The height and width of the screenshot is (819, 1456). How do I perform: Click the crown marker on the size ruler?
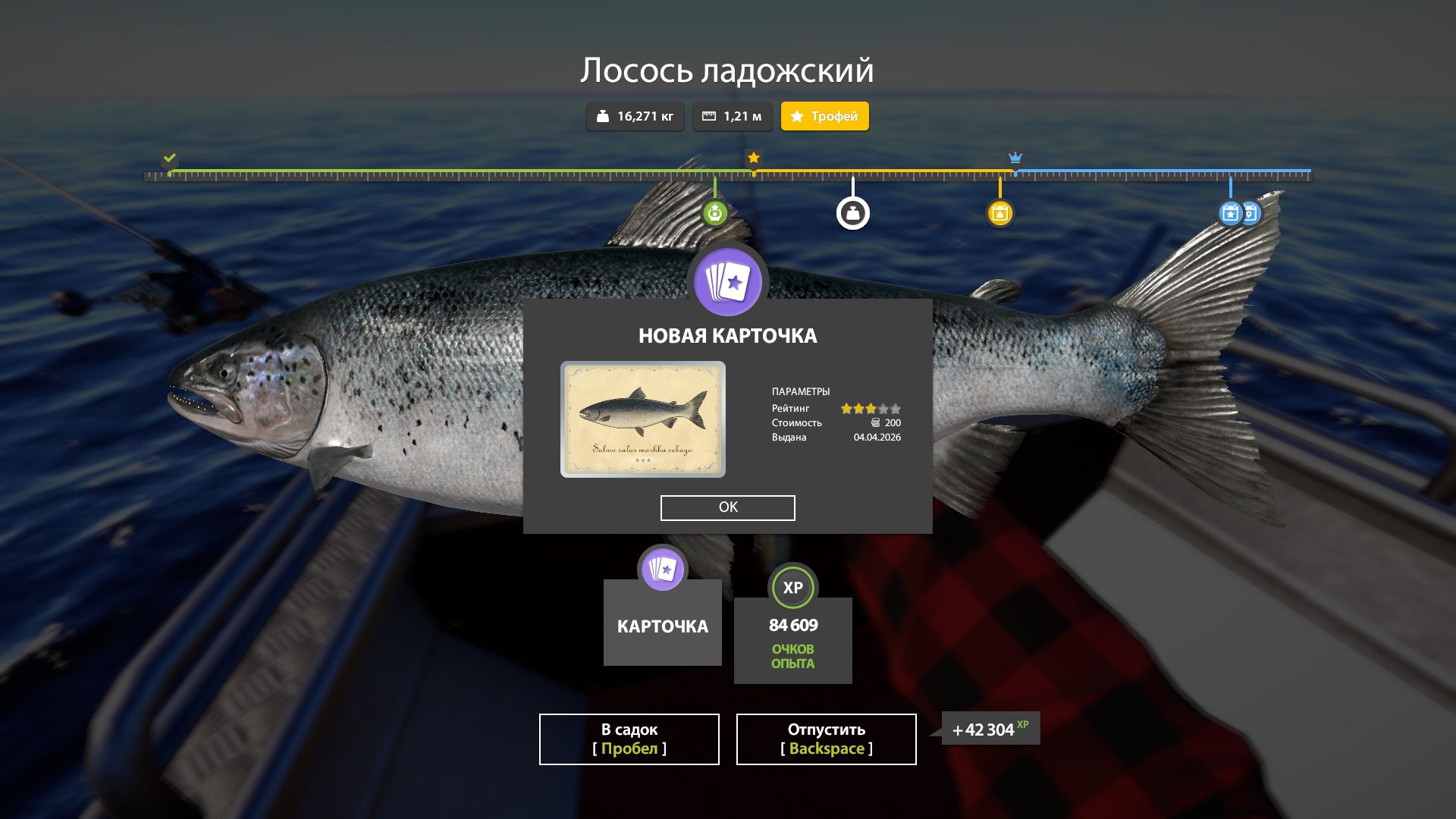1015,158
